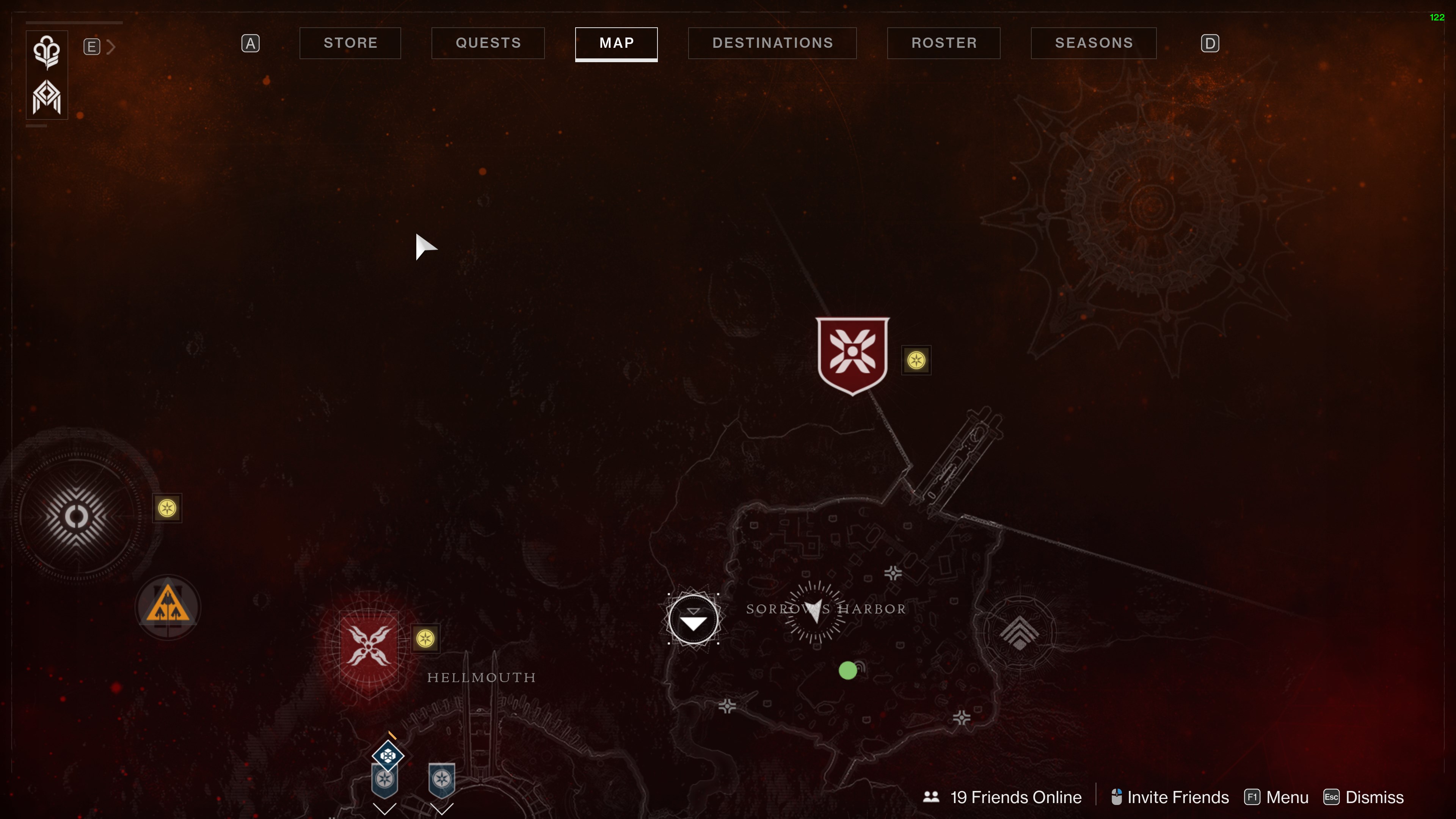Click the gold challenge icon near Hellmouth

tap(425, 639)
